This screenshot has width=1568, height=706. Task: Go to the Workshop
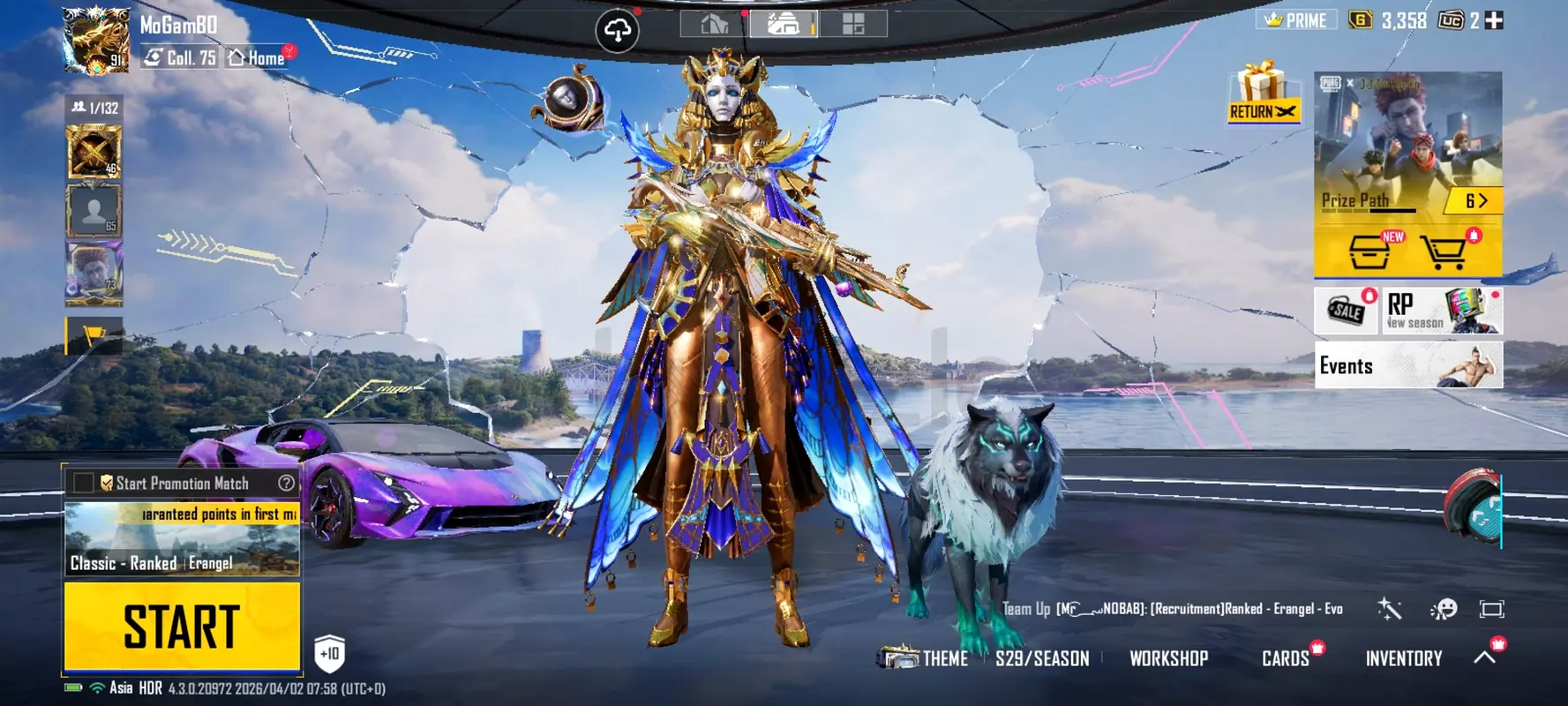pyautogui.click(x=1168, y=658)
